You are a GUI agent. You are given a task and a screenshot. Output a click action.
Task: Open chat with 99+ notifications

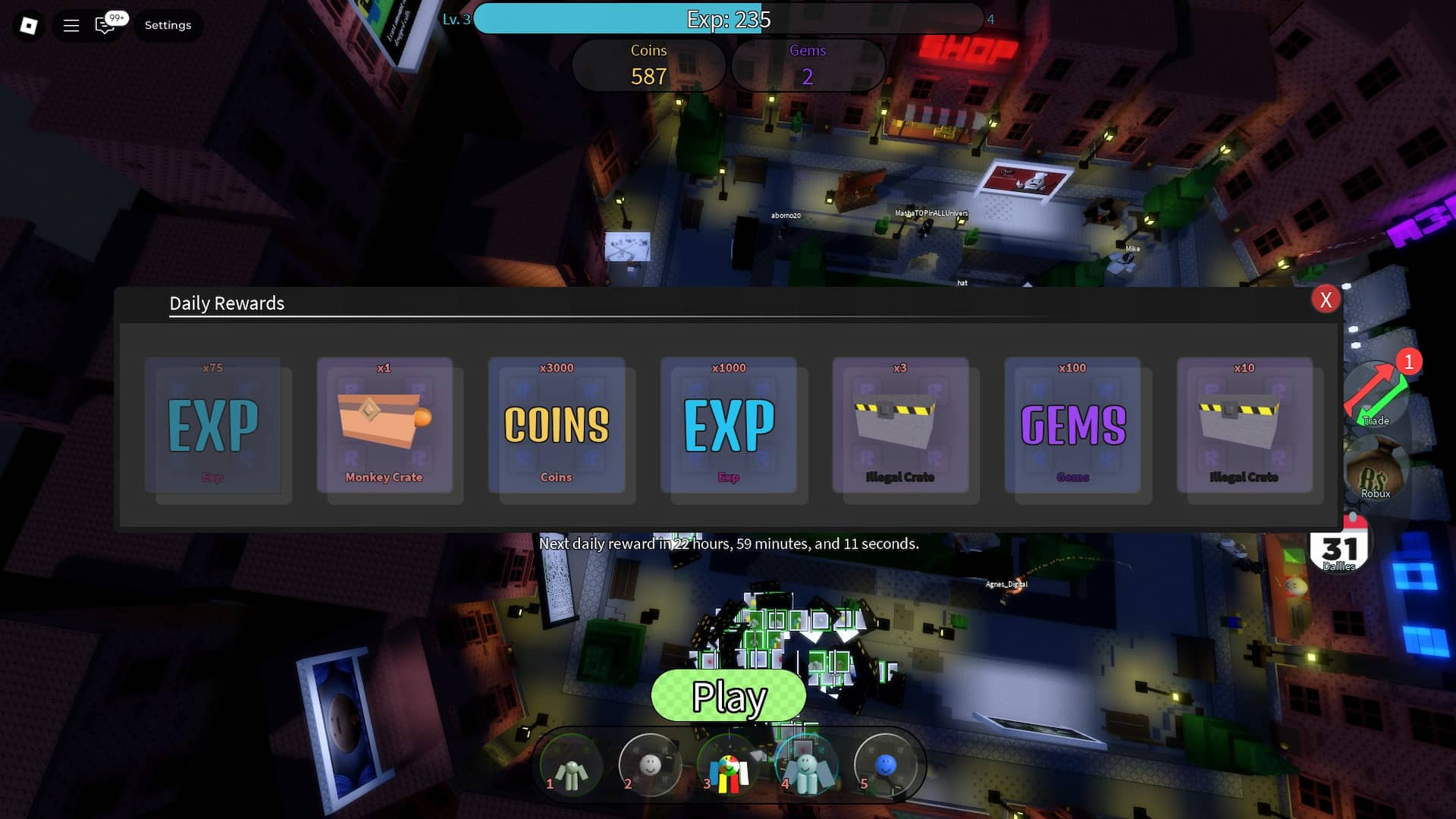[105, 24]
